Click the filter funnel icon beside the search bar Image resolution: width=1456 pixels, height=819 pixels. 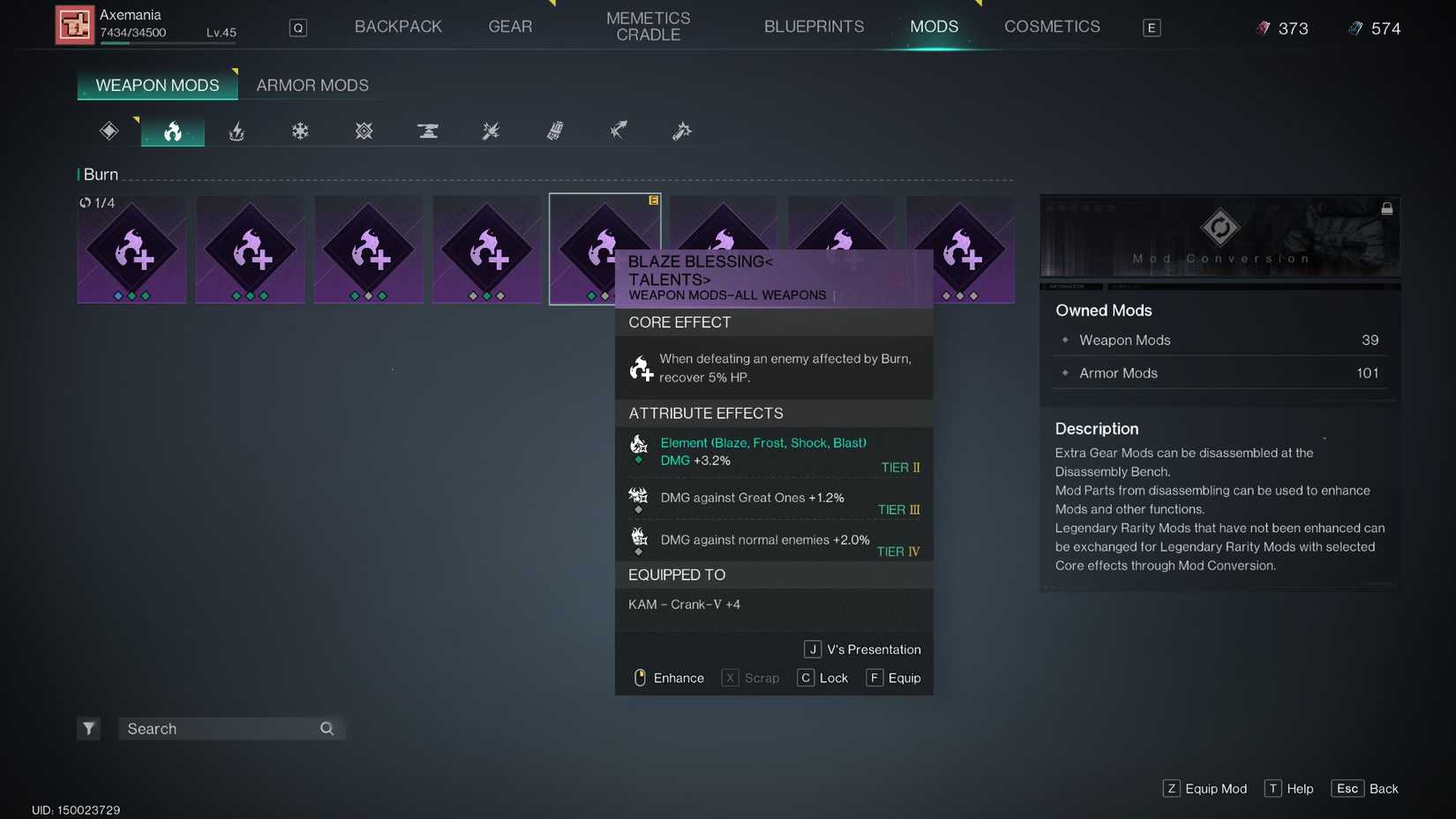(x=88, y=728)
